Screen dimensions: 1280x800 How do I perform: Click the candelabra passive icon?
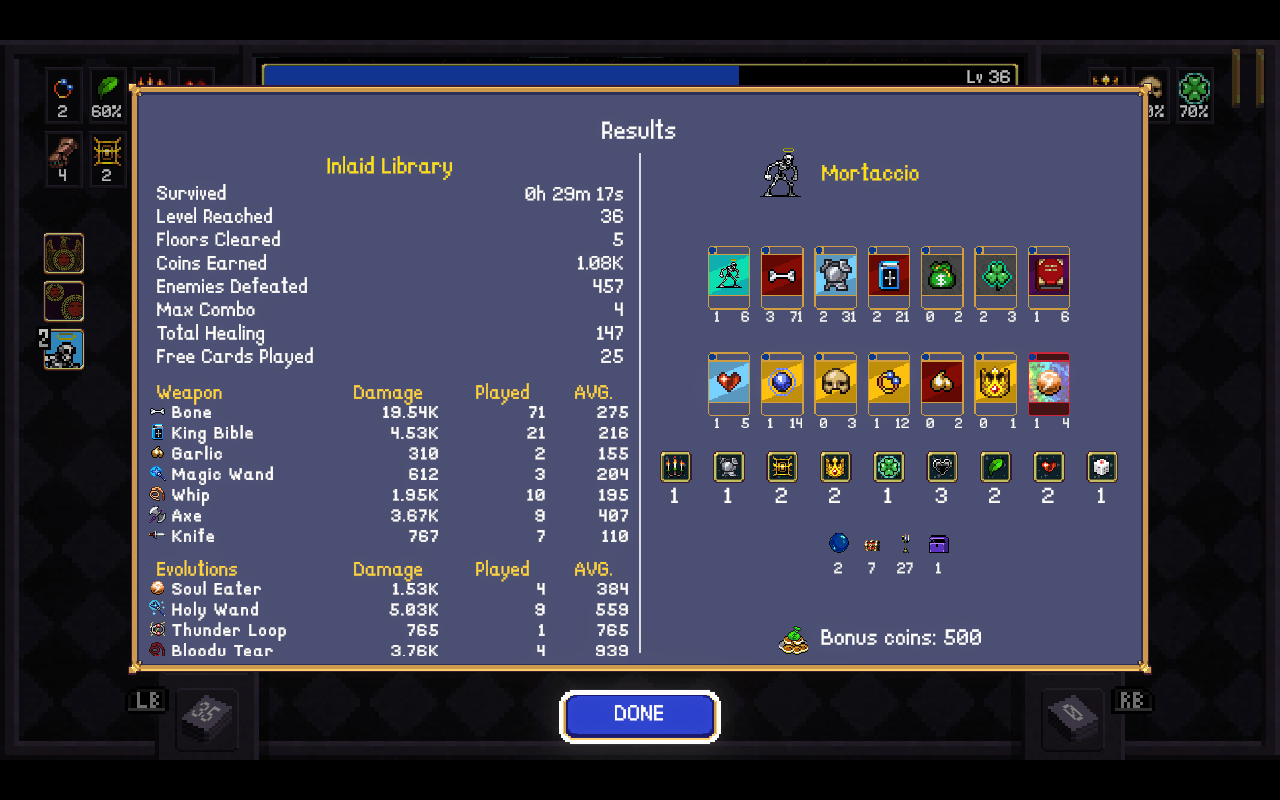click(675, 467)
